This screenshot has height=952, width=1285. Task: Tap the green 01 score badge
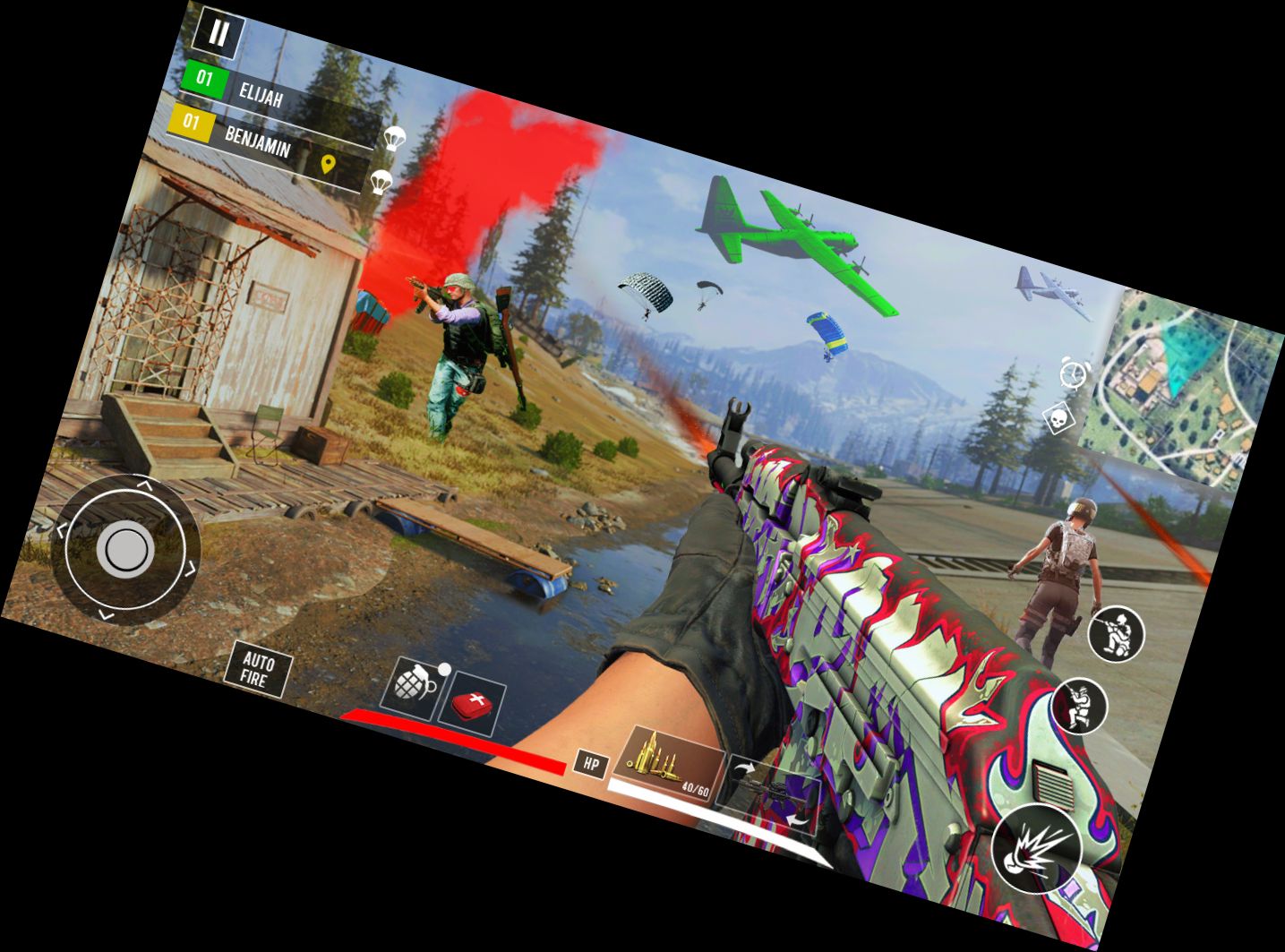[x=203, y=80]
